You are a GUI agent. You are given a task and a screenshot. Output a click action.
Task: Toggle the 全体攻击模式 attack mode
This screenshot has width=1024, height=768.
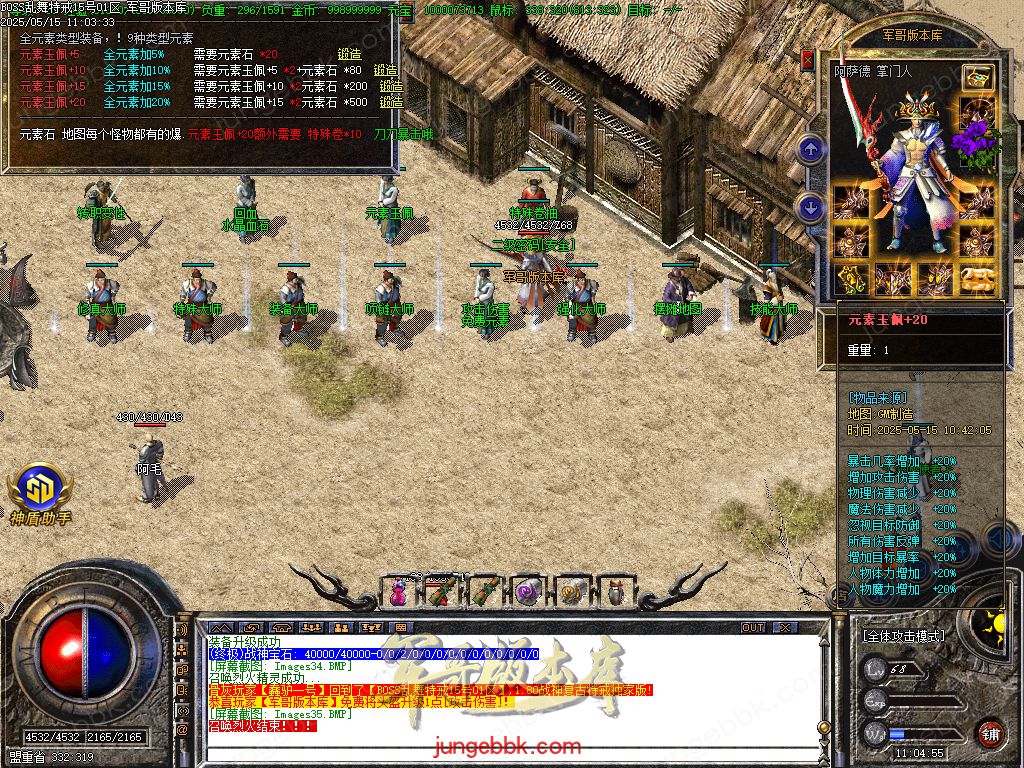click(x=903, y=636)
